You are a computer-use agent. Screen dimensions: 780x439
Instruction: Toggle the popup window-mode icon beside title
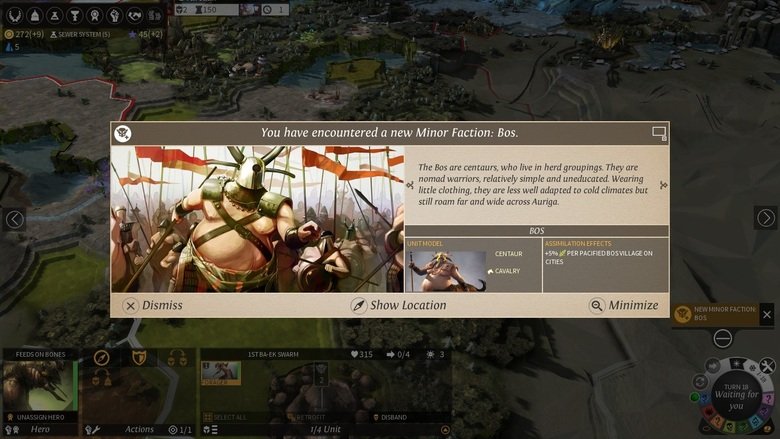point(658,132)
